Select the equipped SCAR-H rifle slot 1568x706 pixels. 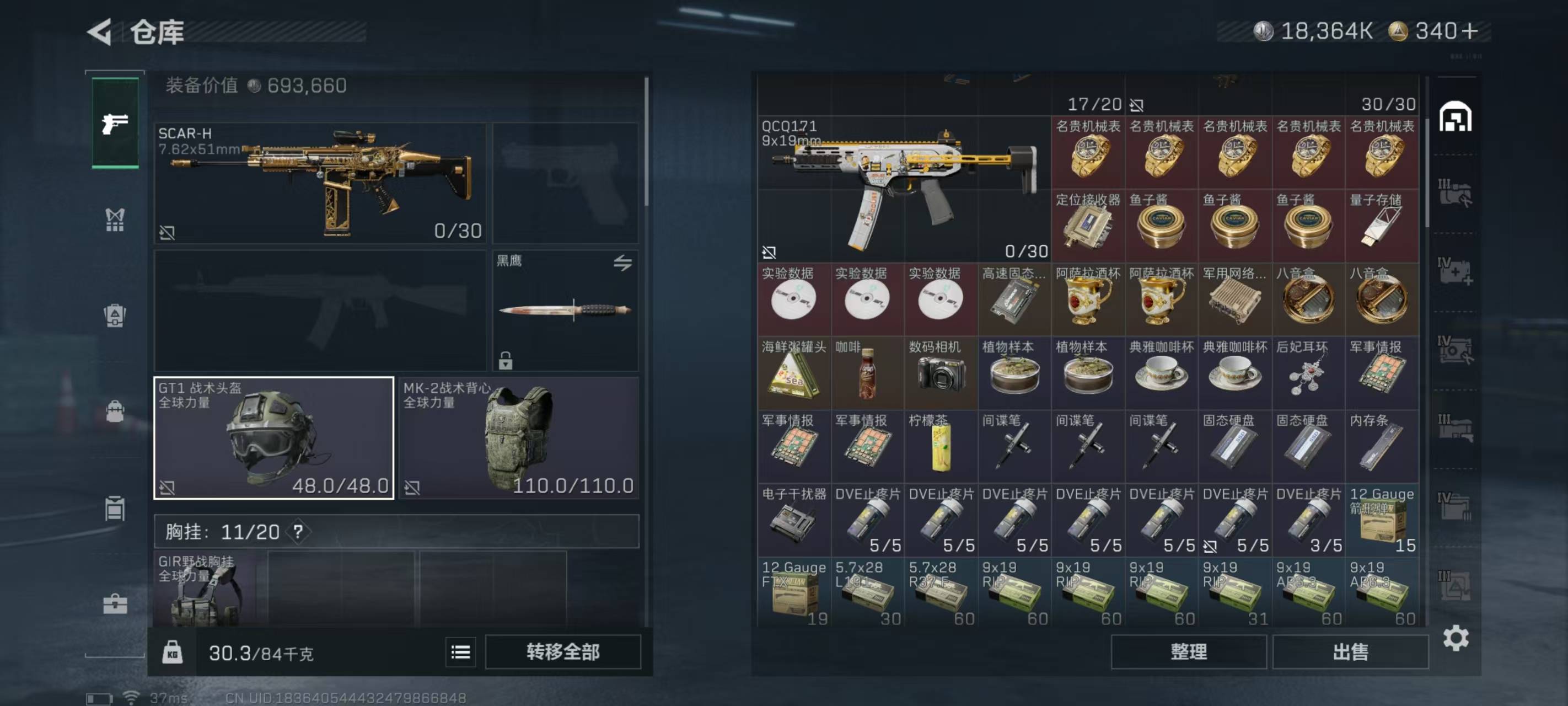(320, 183)
